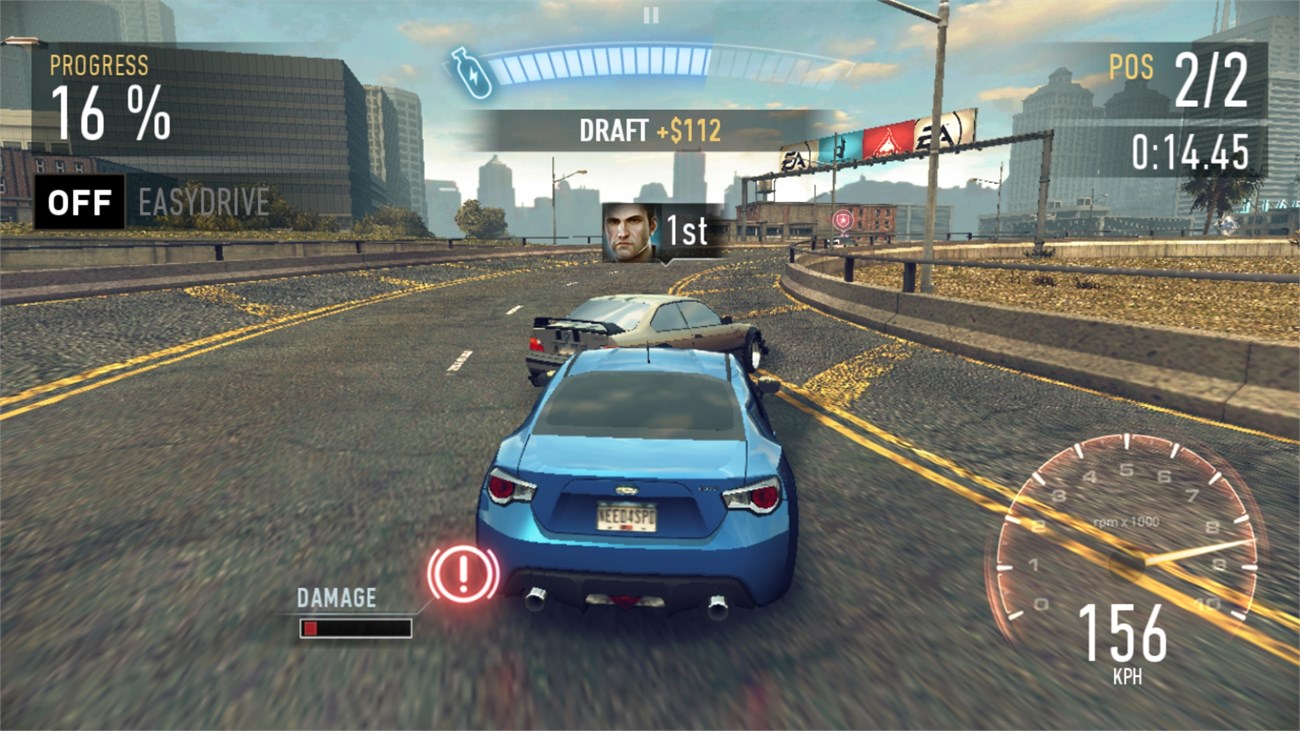Toggle the DRAFT bonus notification
Image resolution: width=1300 pixels, height=731 pixels.
tap(648, 128)
